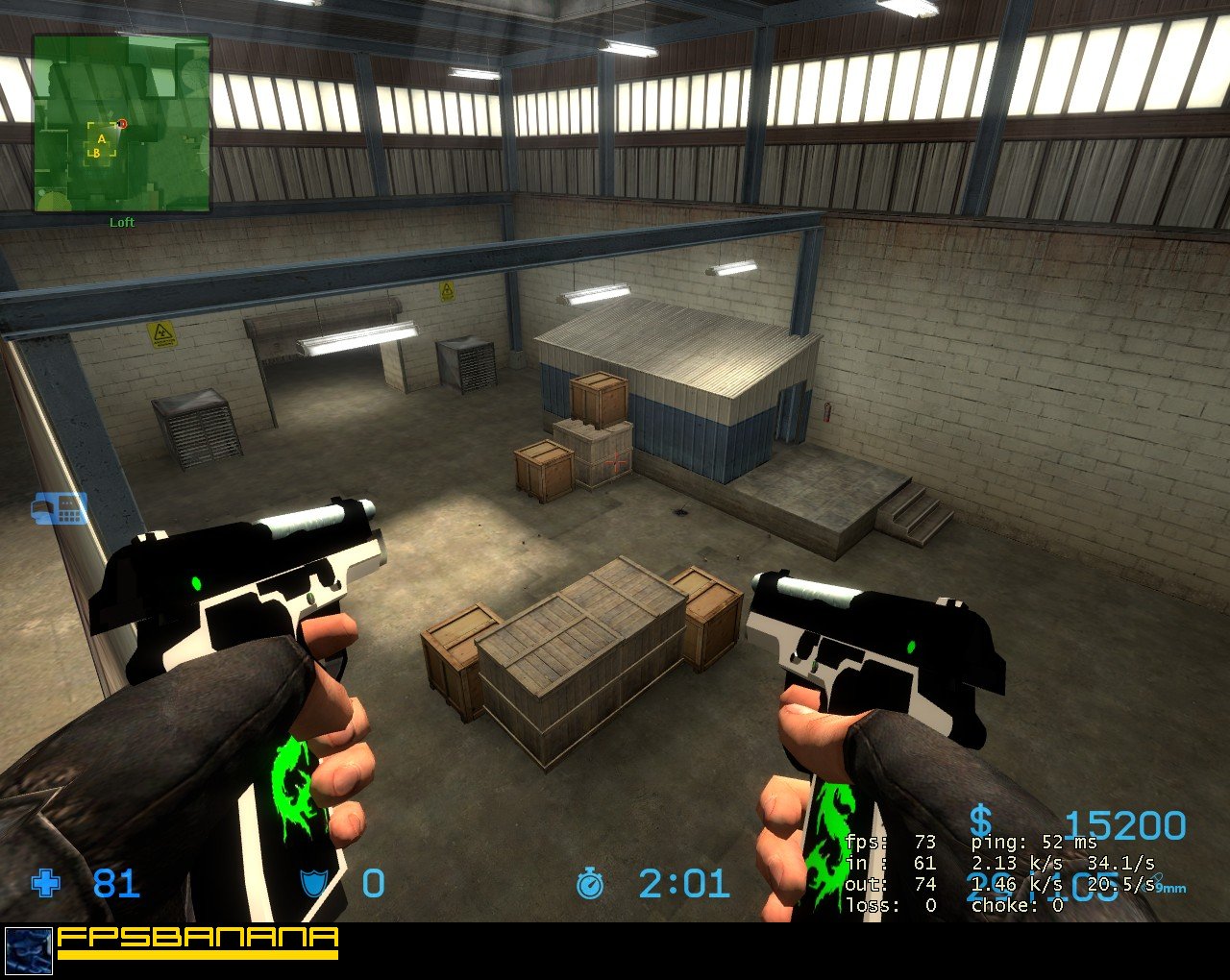Screen dimensions: 1230x980
Task: Click the blue health cross icon
Action: point(45,885)
